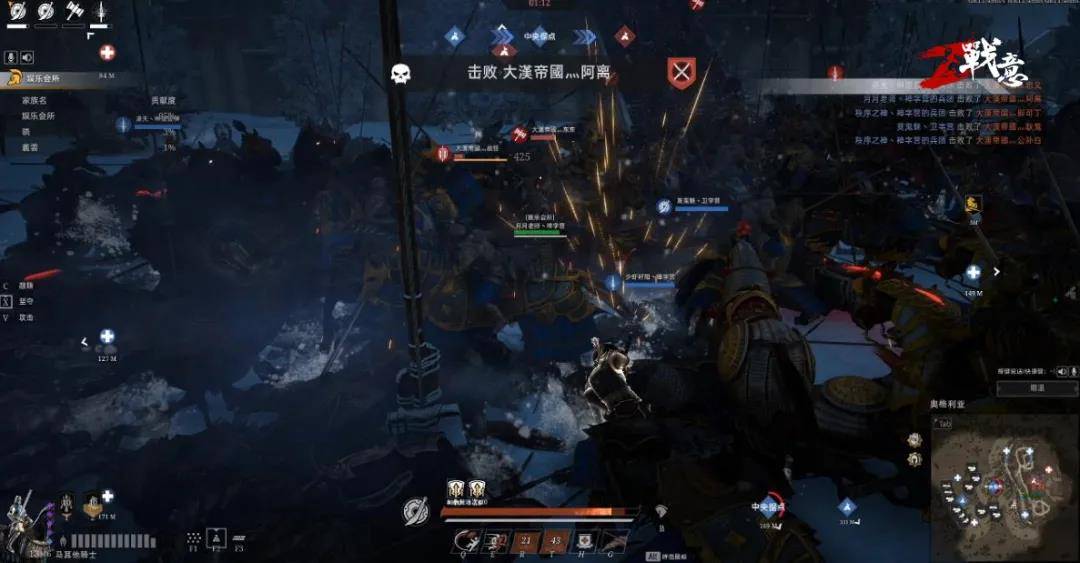Click the horseshoe icon beside the minimap

(x=914, y=459)
